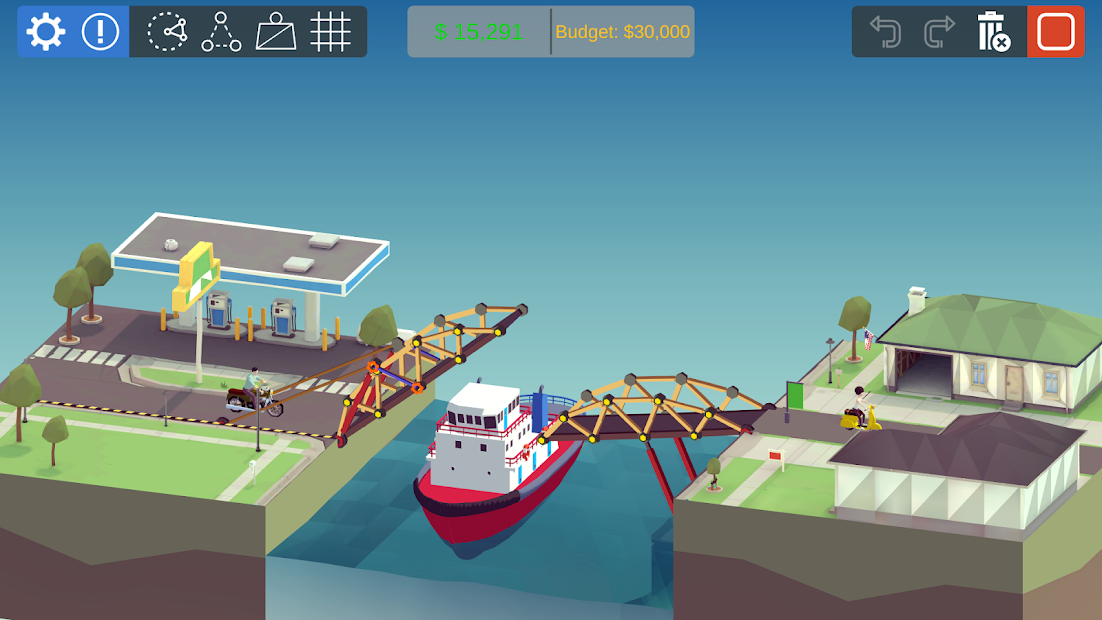Toggle the grid overlay
This screenshot has width=1102, height=620.
[330, 32]
